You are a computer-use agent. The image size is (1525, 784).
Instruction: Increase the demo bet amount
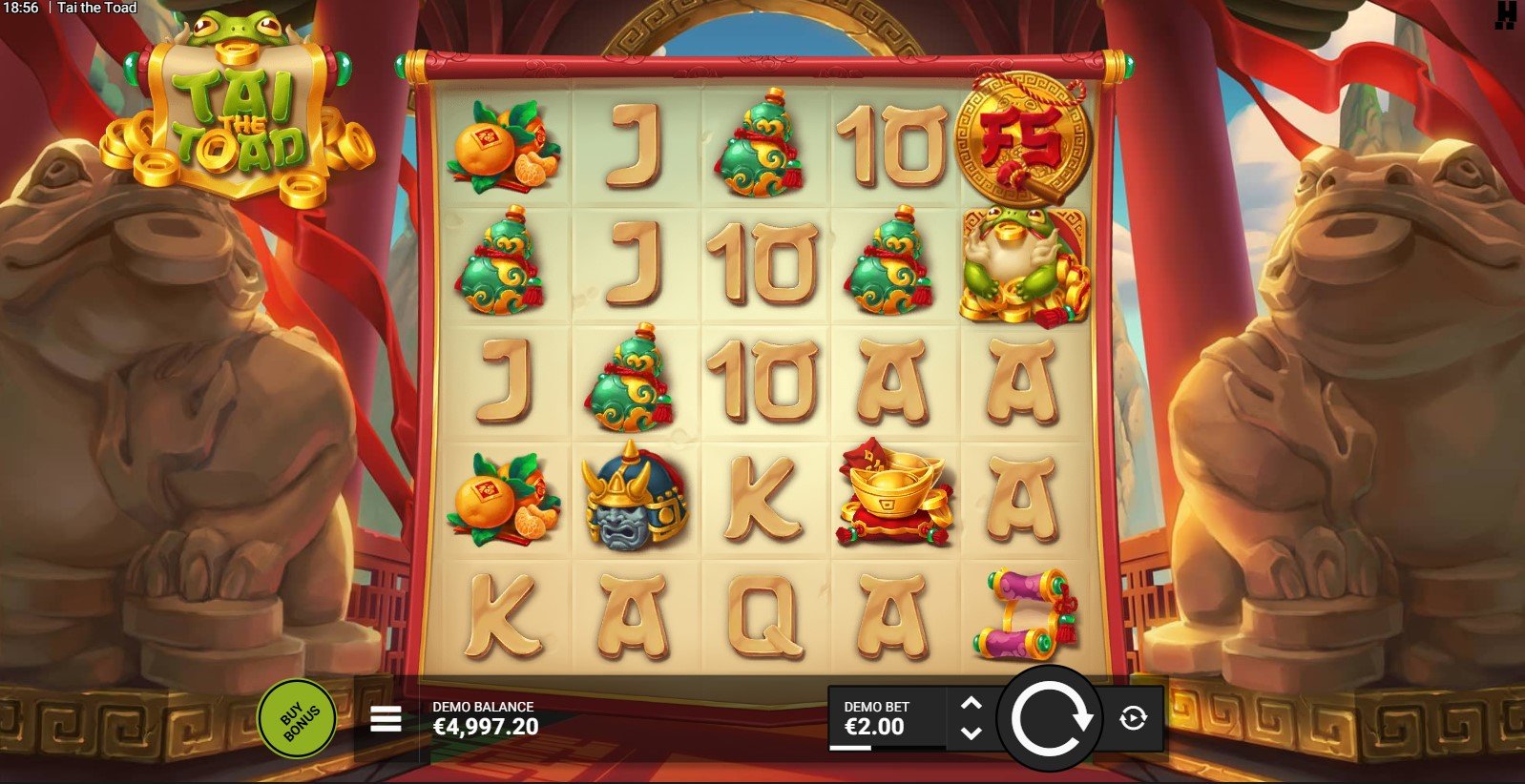[x=971, y=704]
